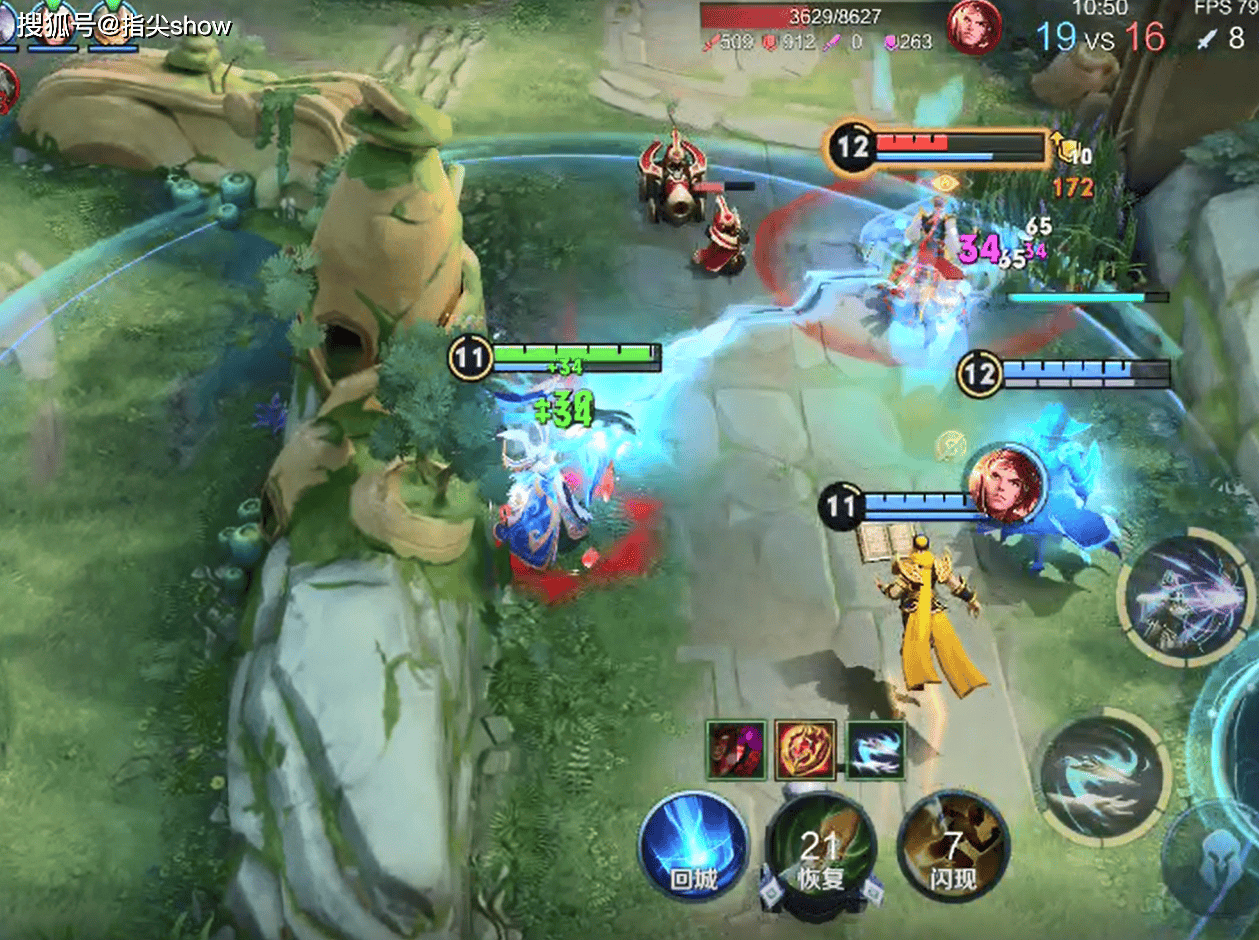
Task: Tap the spartan helmet target button
Action: click(x=1220, y=860)
